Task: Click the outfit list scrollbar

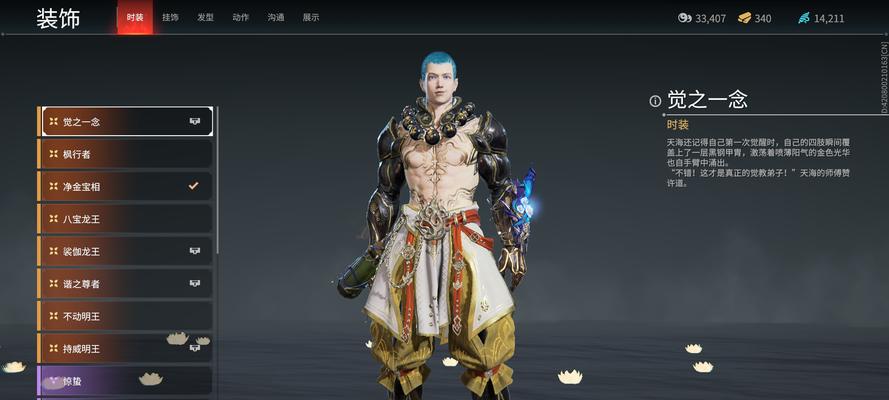Action: [218, 180]
